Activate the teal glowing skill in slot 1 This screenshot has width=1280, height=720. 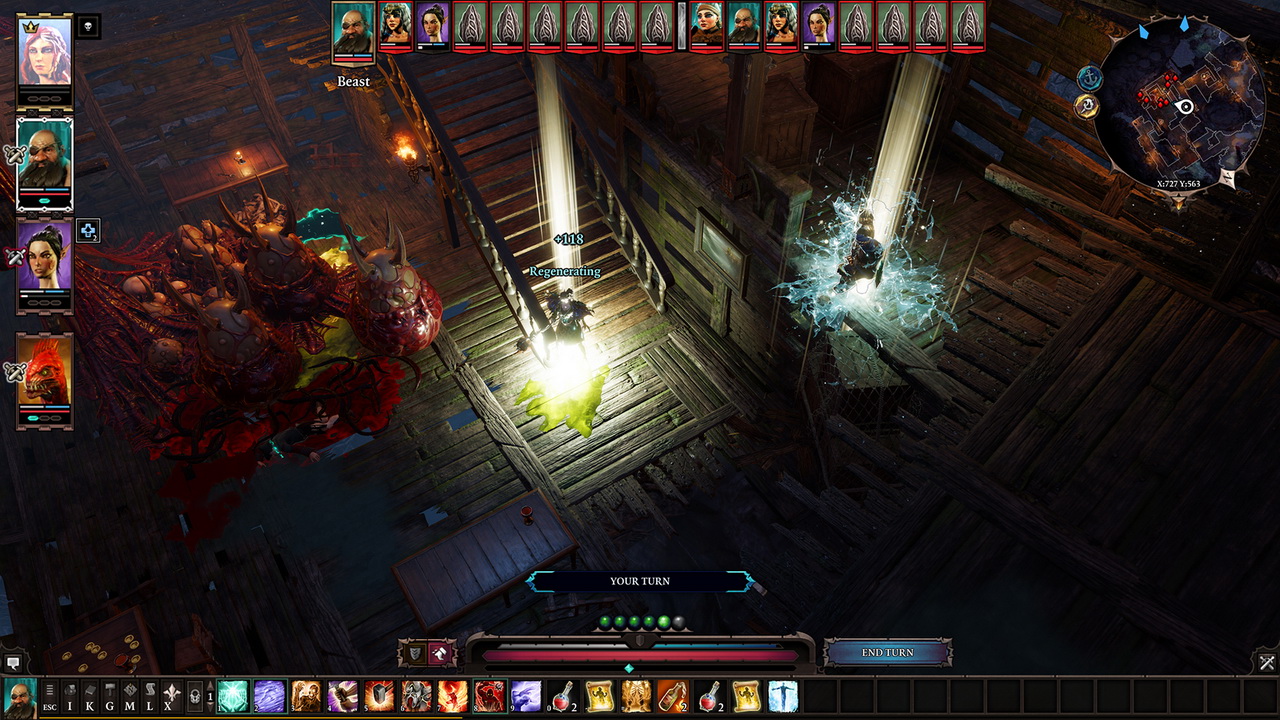coord(233,696)
